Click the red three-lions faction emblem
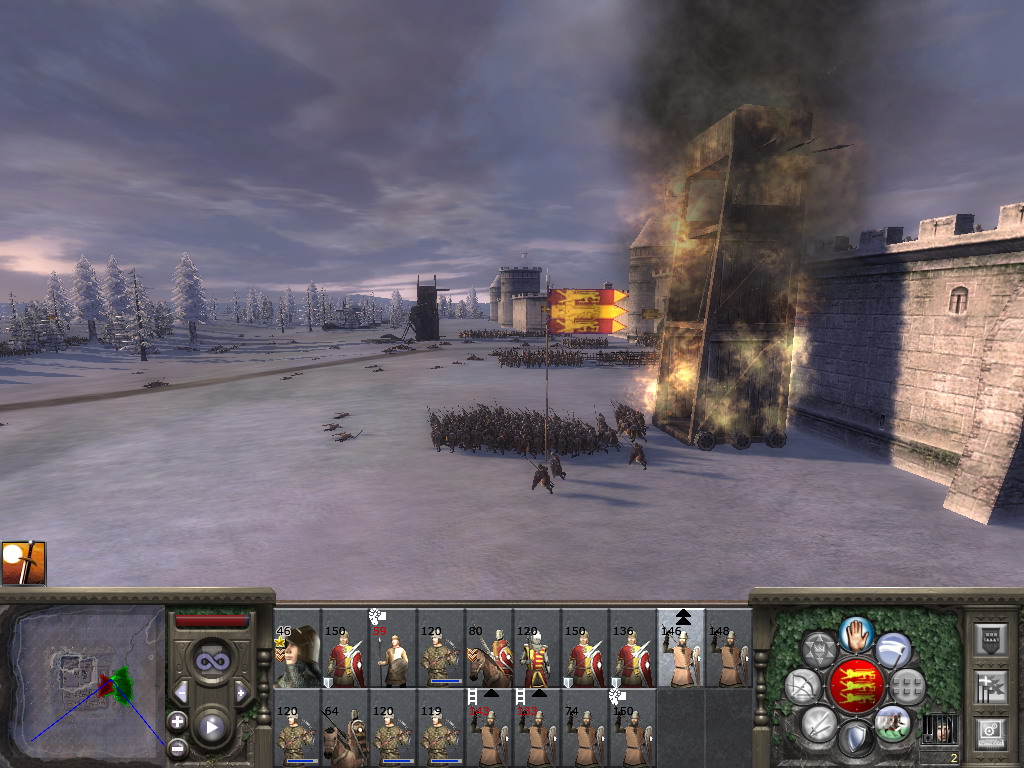This screenshot has height=768, width=1024. pos(856,686)
